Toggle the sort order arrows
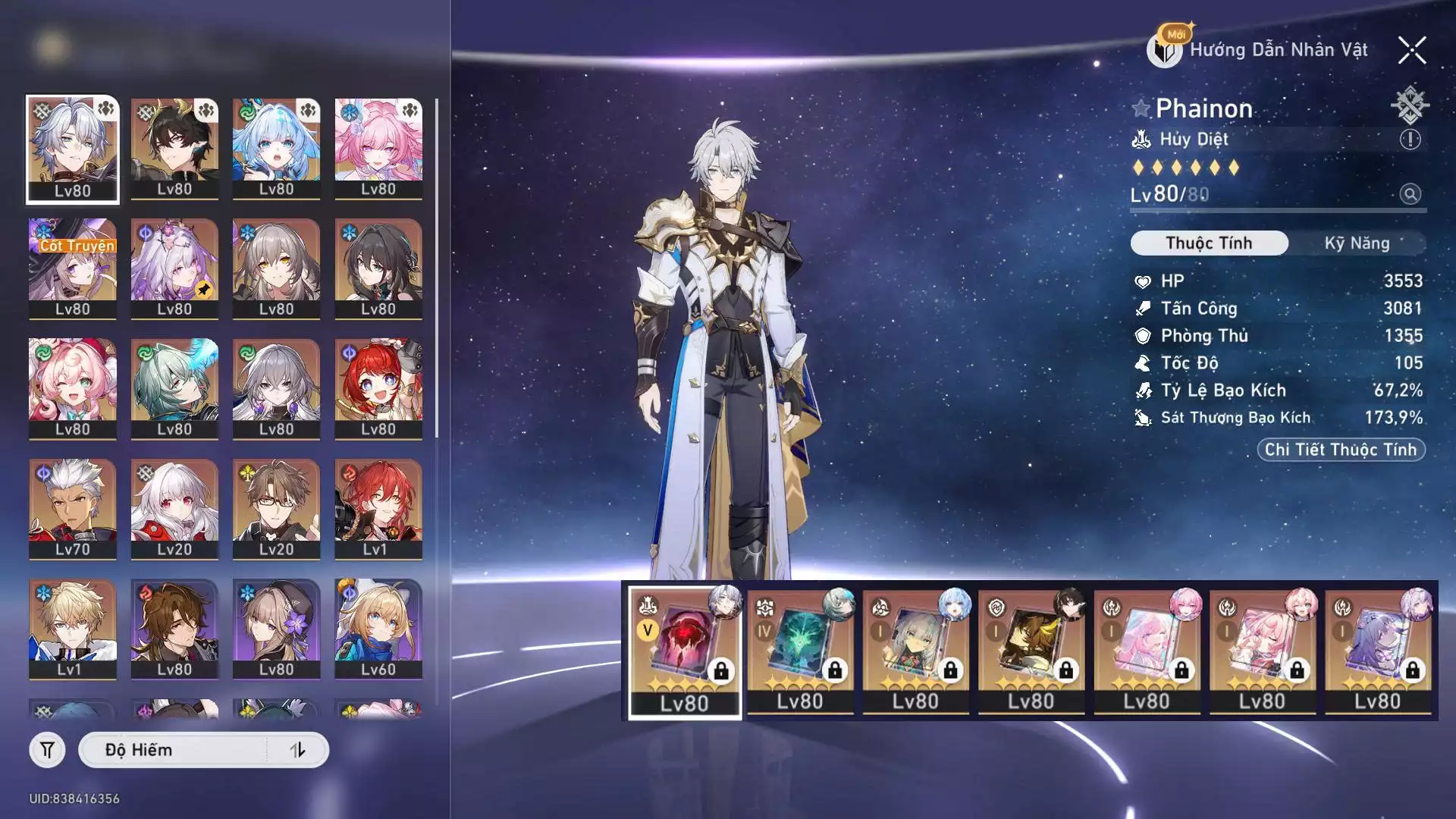The width and height of the screenshot is (1456, 819). 297,750
